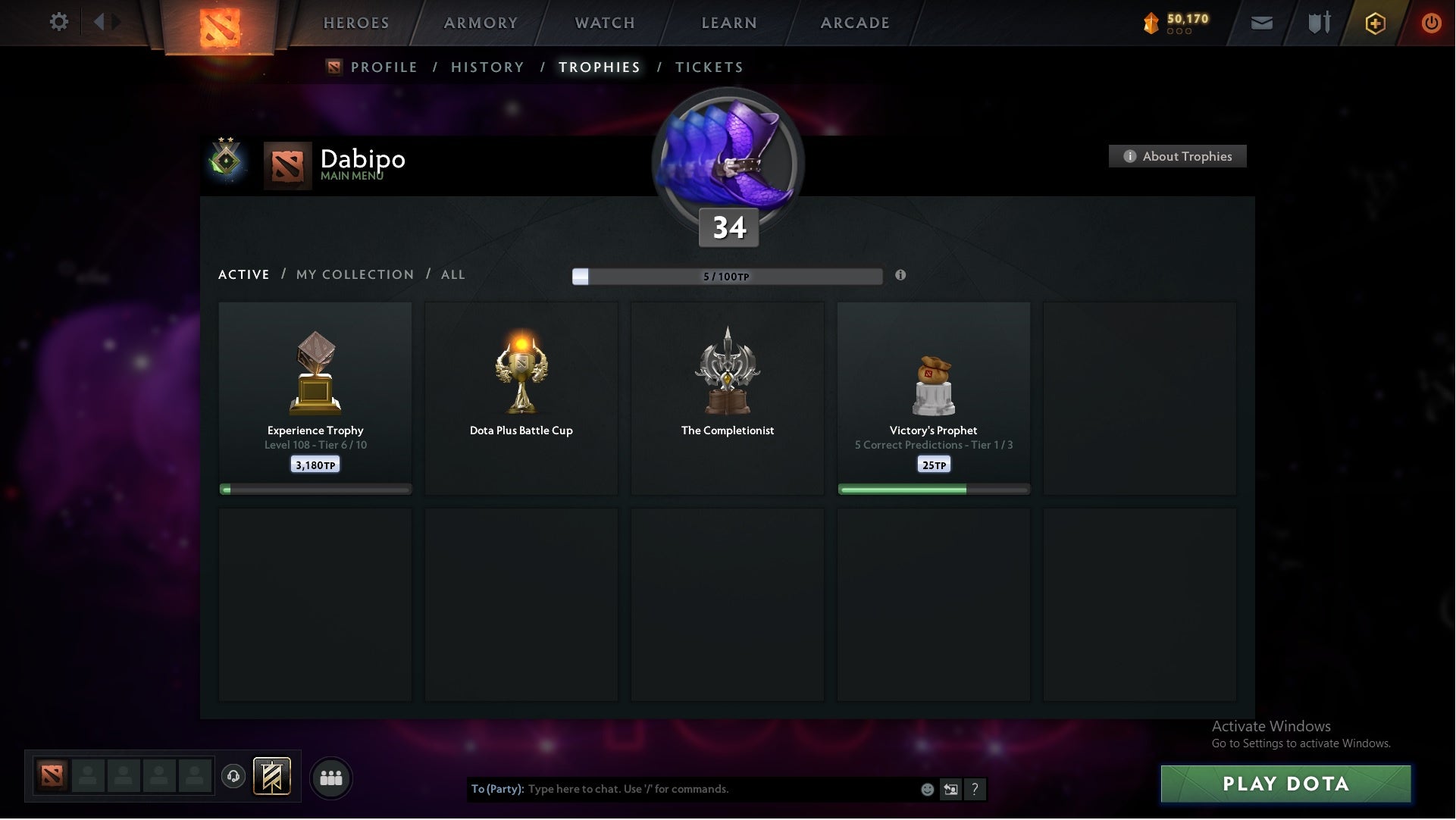Click the chat wheel question mark icon

click(x=976, y=789)
